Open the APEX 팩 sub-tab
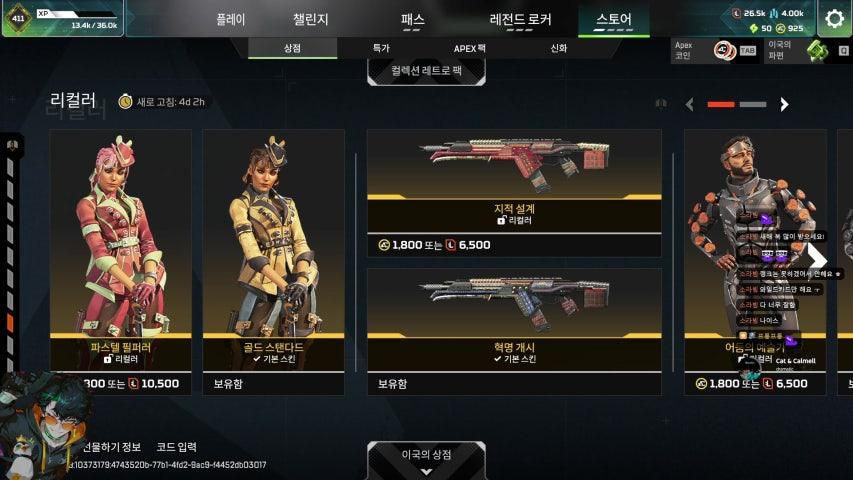 [469, 48]
